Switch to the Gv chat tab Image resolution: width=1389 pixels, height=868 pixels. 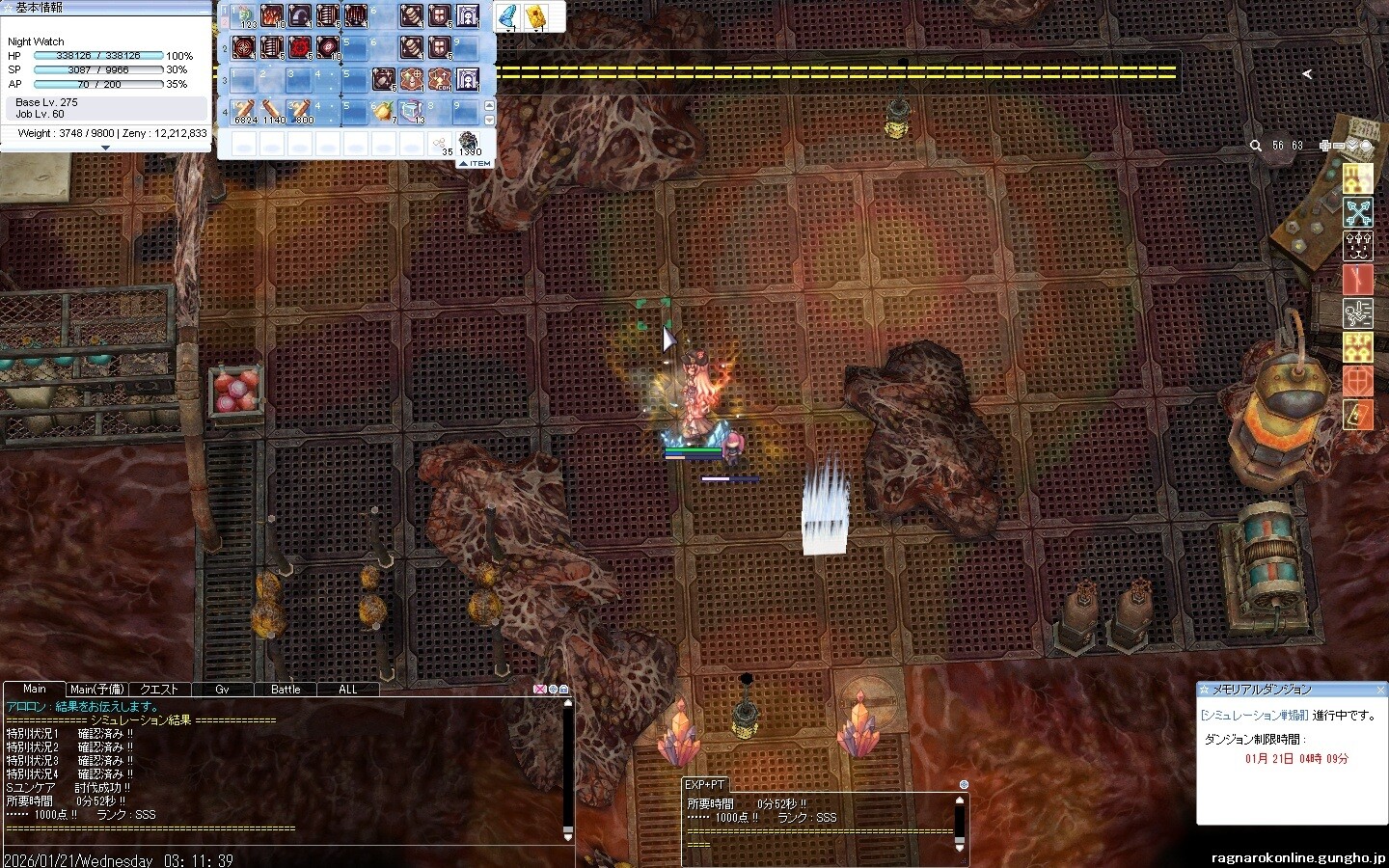[x=222, y=690]
